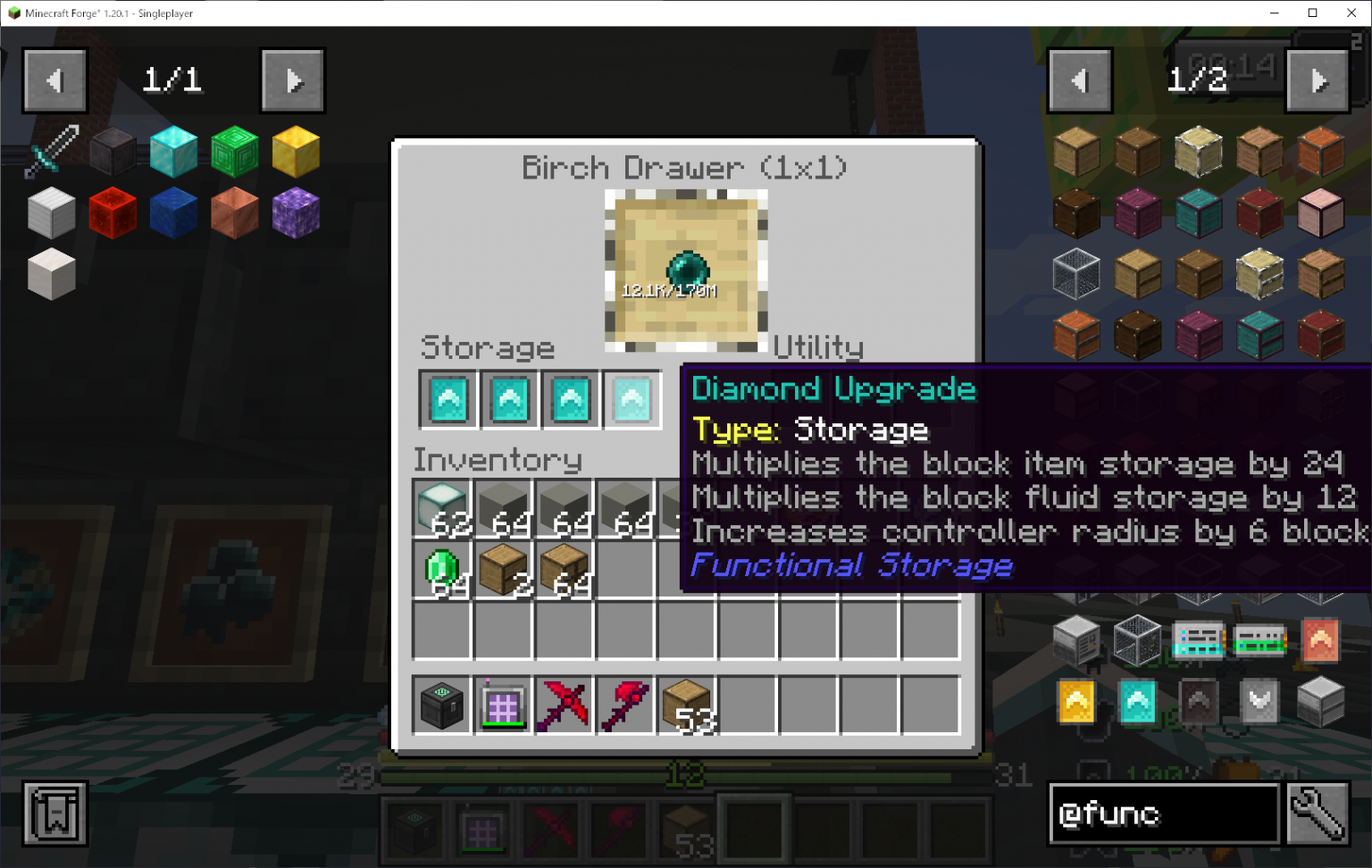Viewport: 1372px width, 868px height.
Task: Go to next page of drawer items
Action: tap(1317, 80)
